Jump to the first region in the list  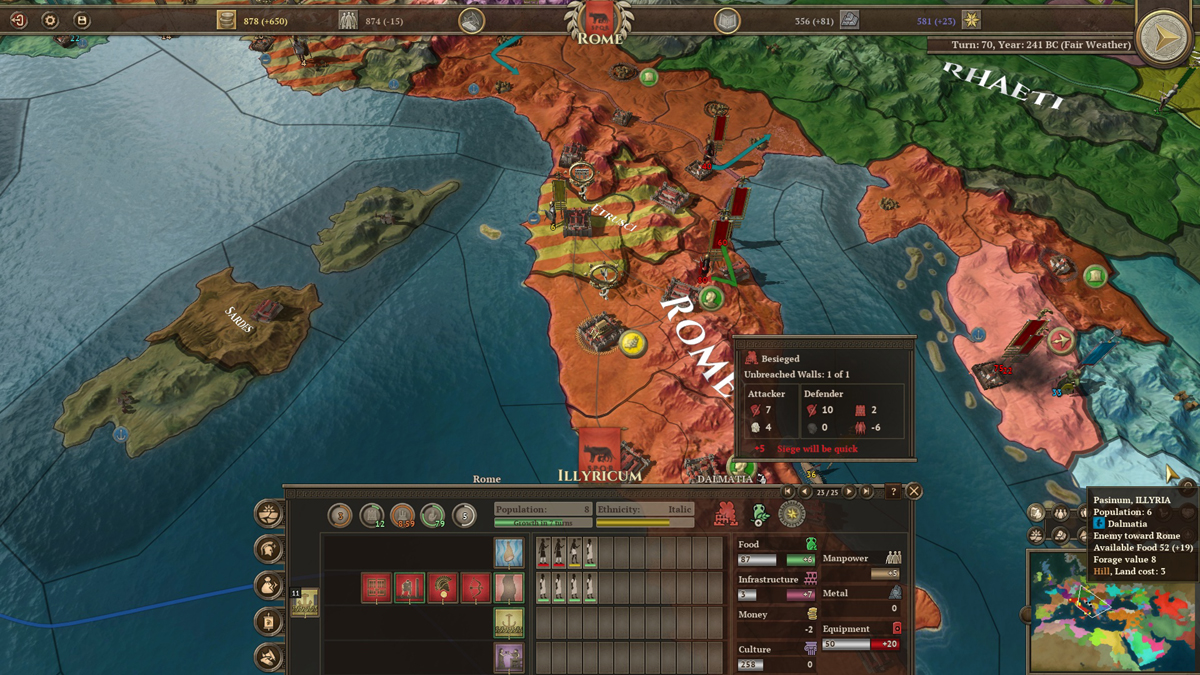click(x=789, y=491)
